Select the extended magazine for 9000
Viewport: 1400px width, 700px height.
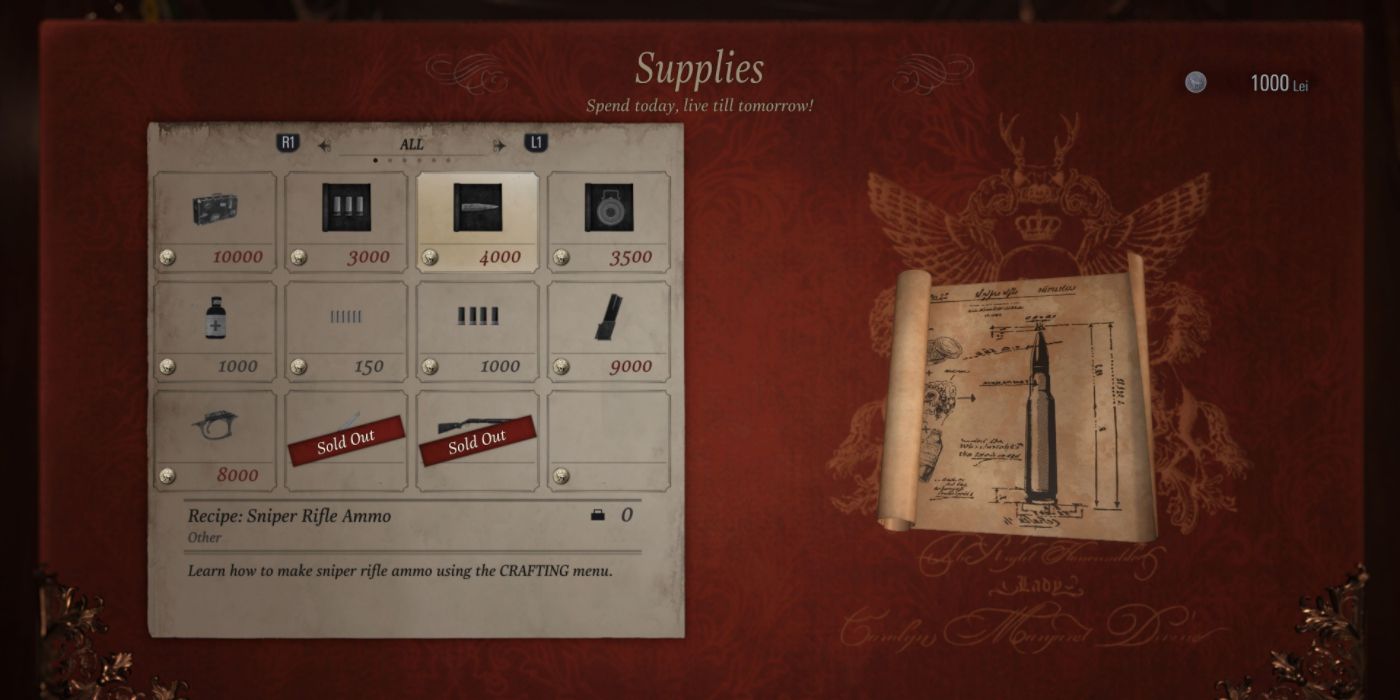608,331
